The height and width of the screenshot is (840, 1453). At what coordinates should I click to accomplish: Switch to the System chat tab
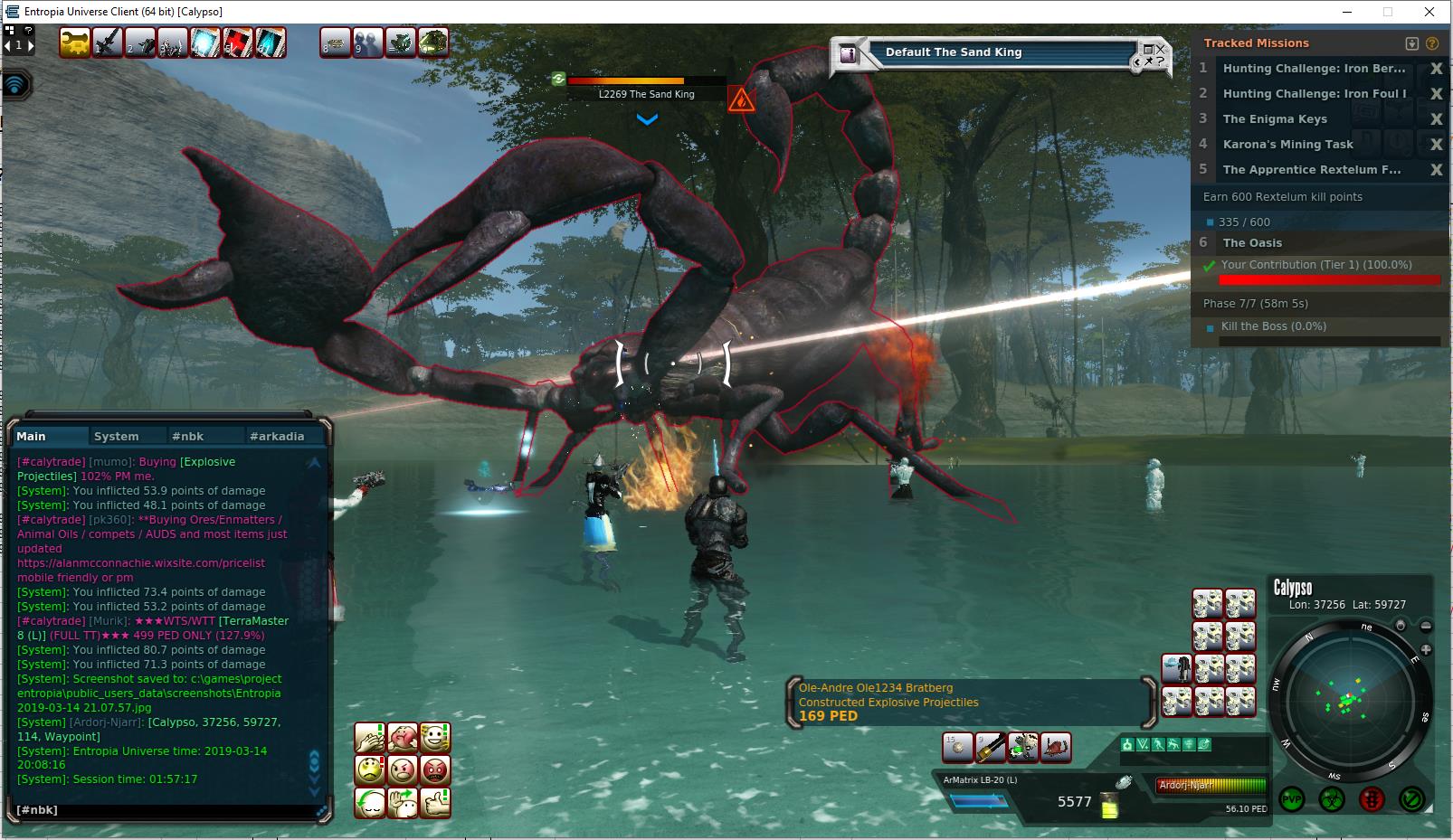(117, 436)
